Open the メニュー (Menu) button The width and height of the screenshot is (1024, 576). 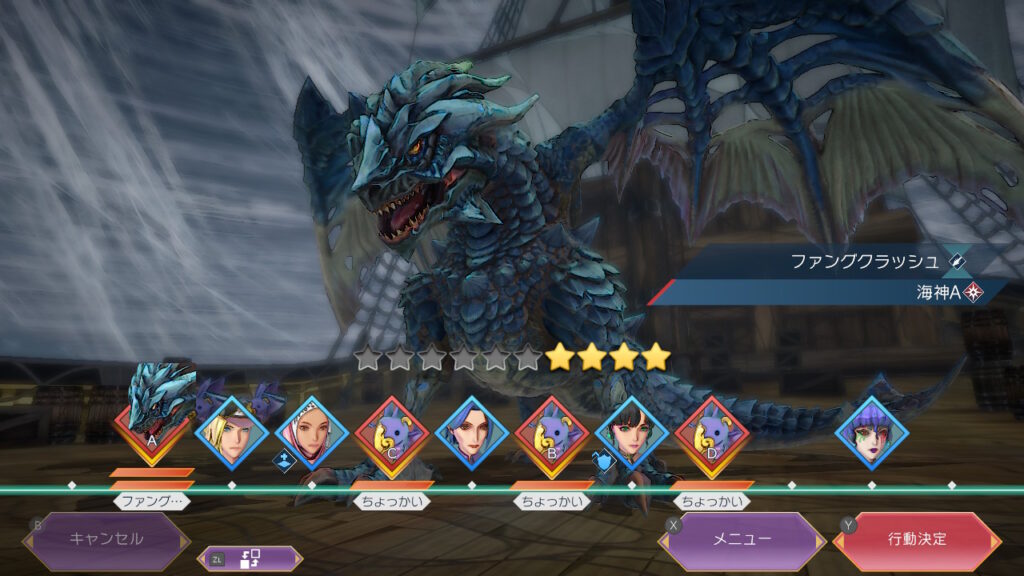coord(741,539)
